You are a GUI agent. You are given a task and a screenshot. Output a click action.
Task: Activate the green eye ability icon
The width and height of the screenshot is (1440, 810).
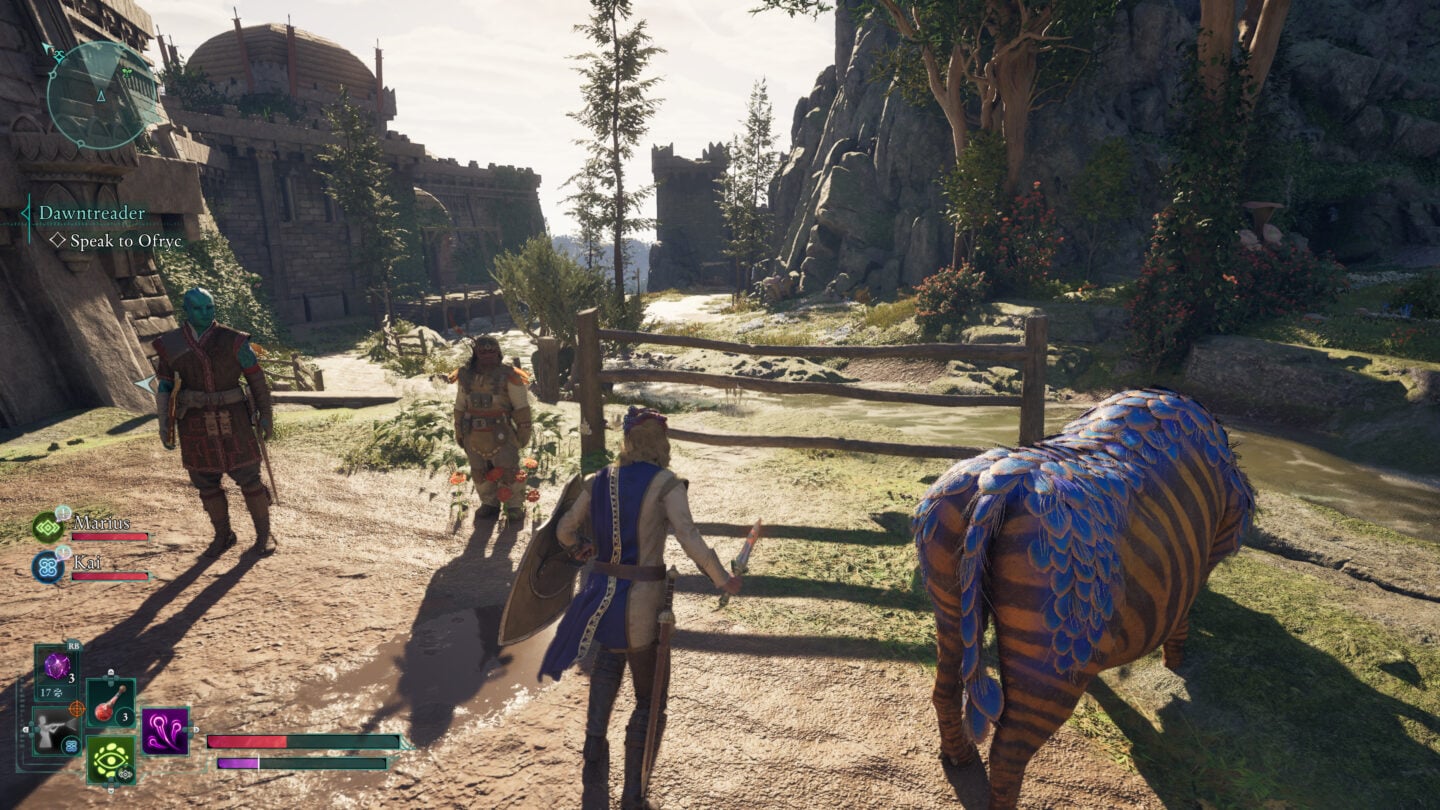pos(110,759)
